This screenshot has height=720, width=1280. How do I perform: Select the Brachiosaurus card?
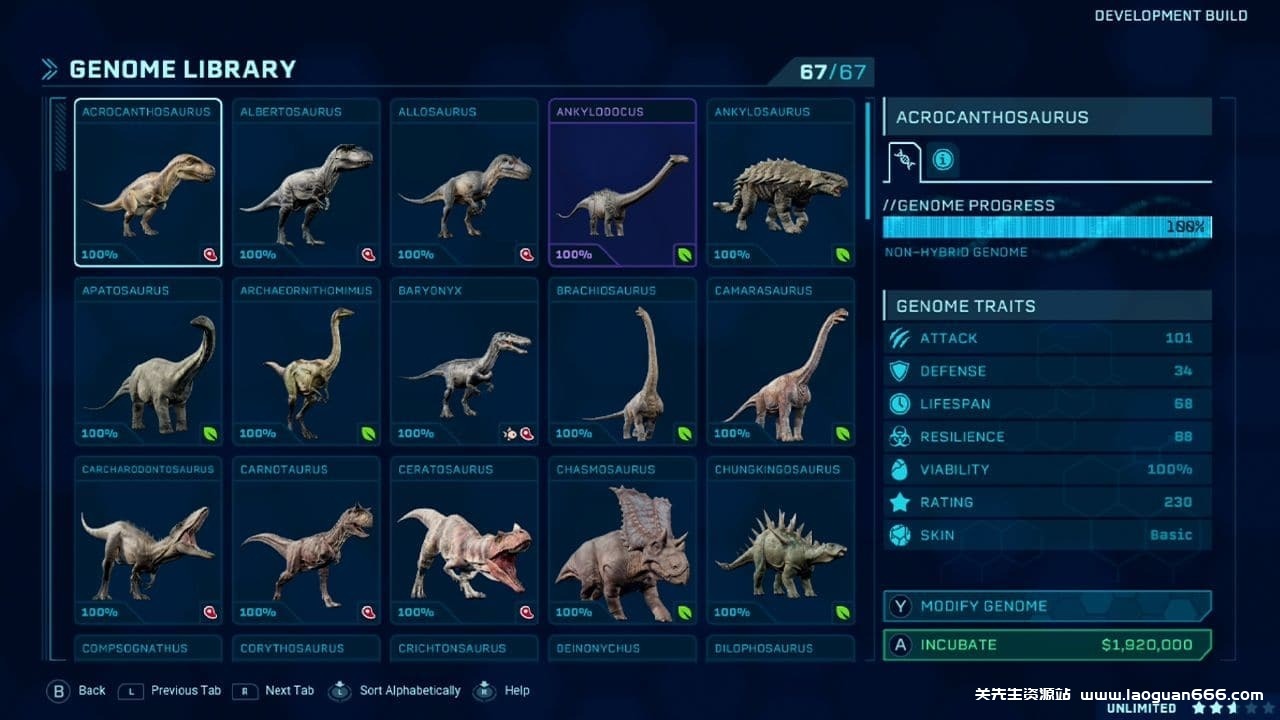click(622, 362)
